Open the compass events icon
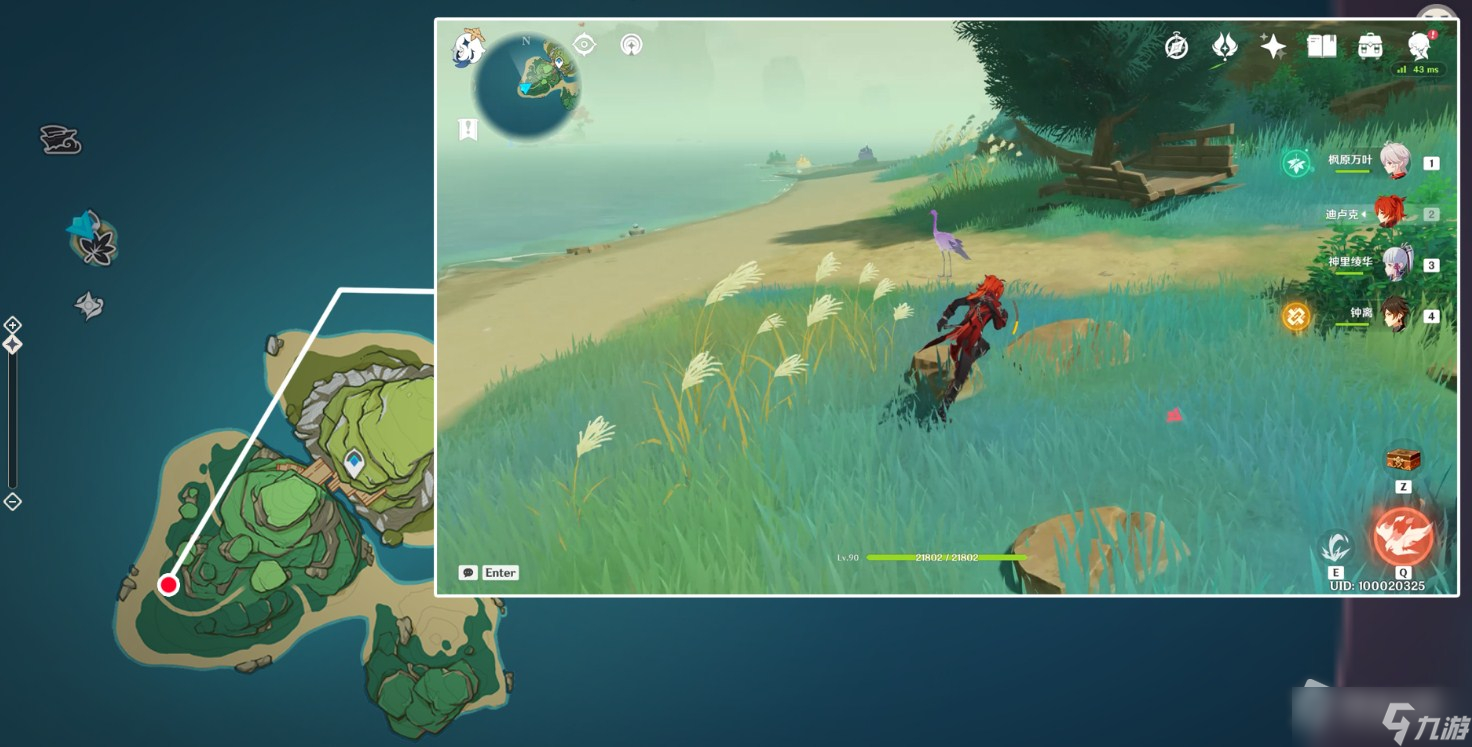Viewport: 1472px width, 747px height. tap(1177, 46)
